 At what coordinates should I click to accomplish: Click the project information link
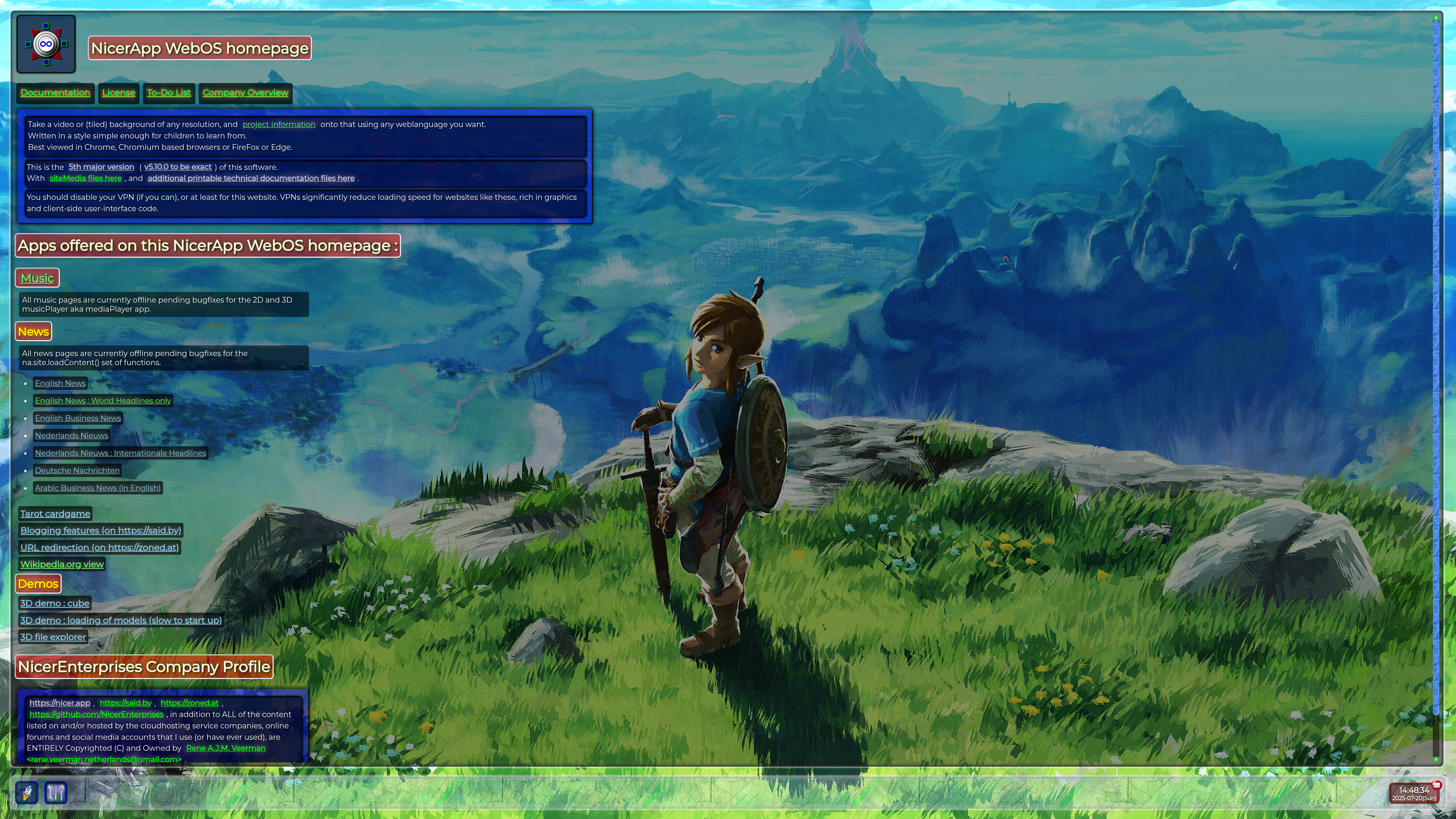pos(279,124)
